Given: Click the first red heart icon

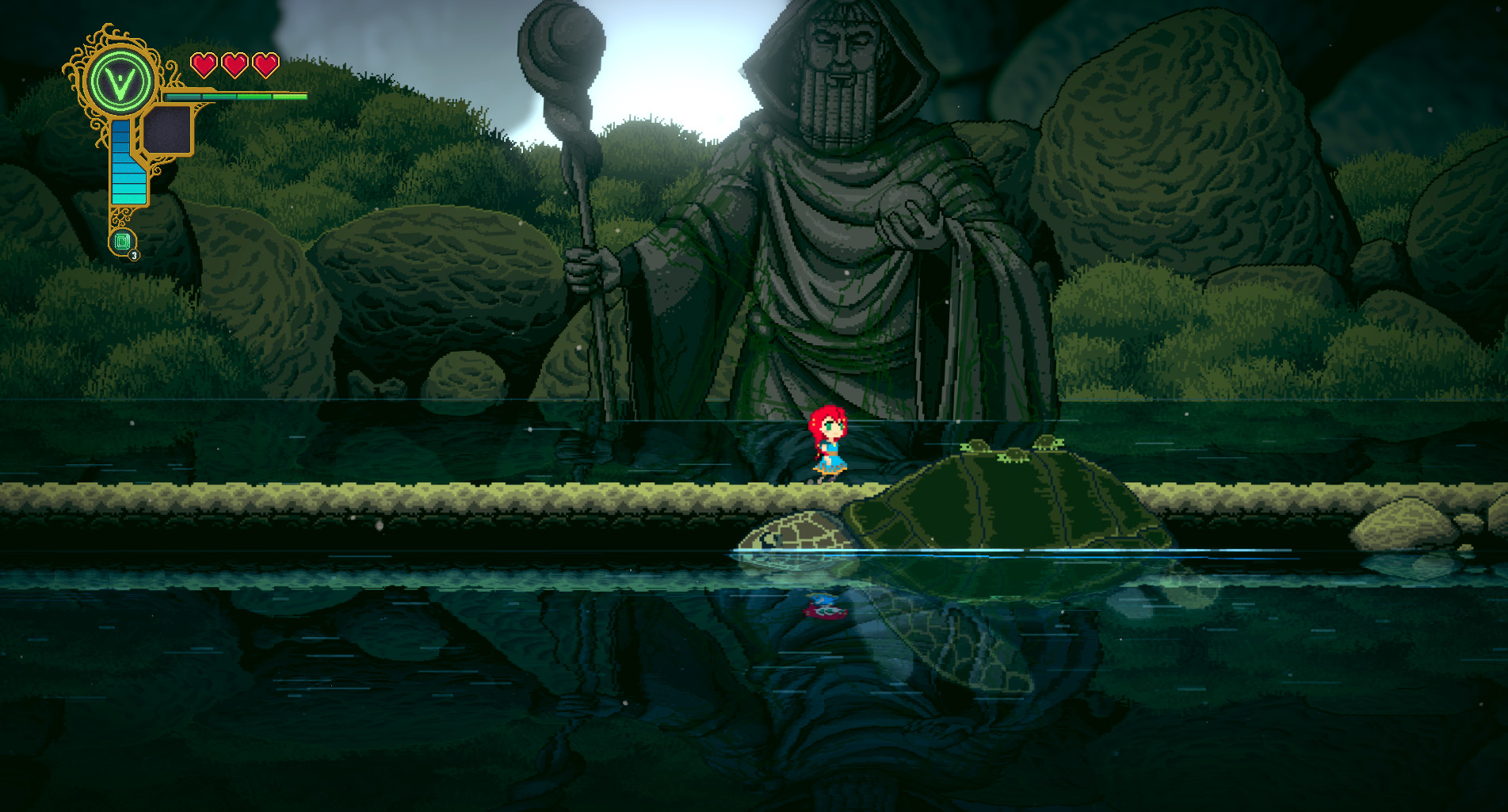Looking at the screenshot, I should 203,63.
